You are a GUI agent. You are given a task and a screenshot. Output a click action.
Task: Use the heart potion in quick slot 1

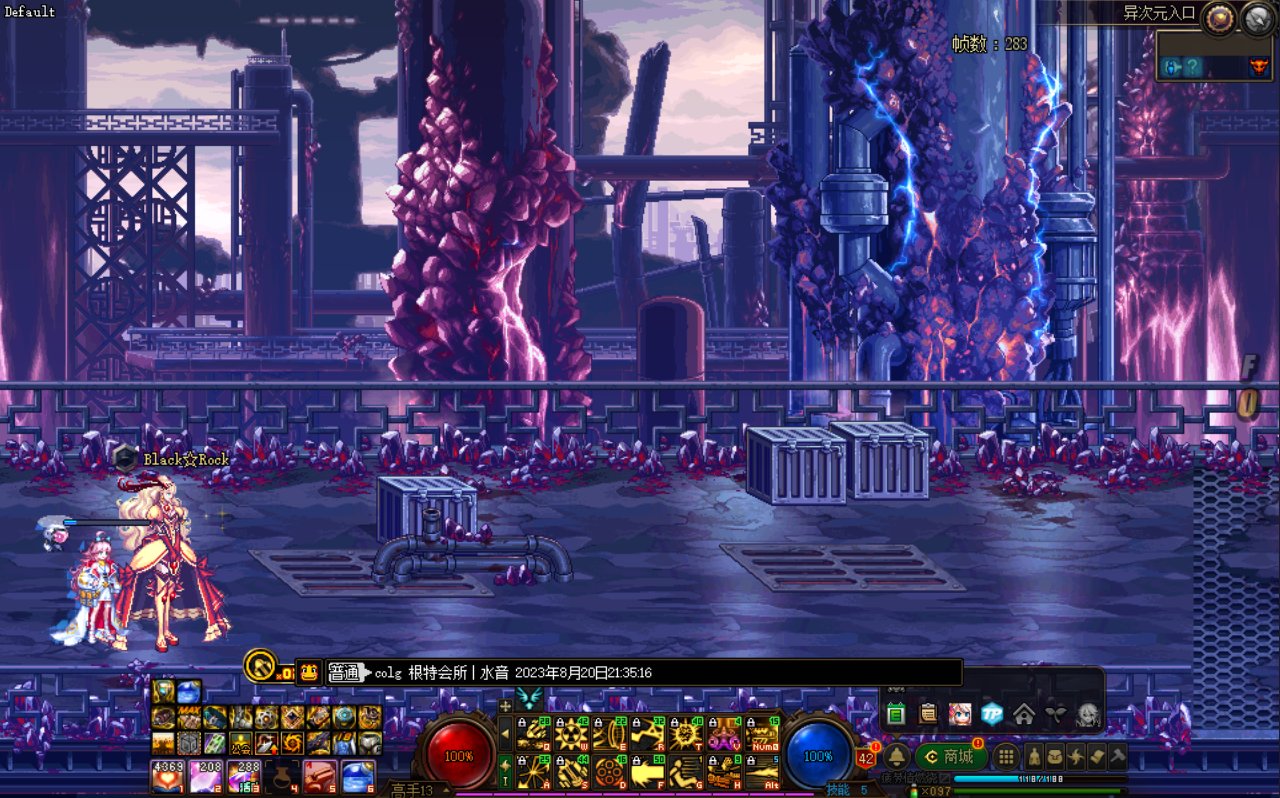(x=166, y=776)
